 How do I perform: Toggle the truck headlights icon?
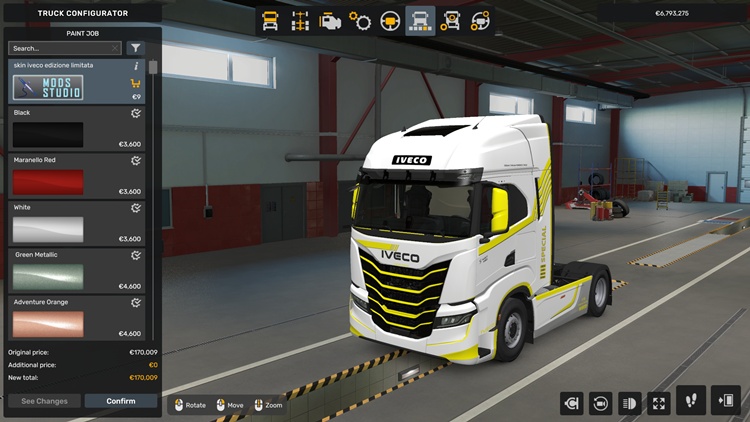pyautogui.click(x=630, y=403)
